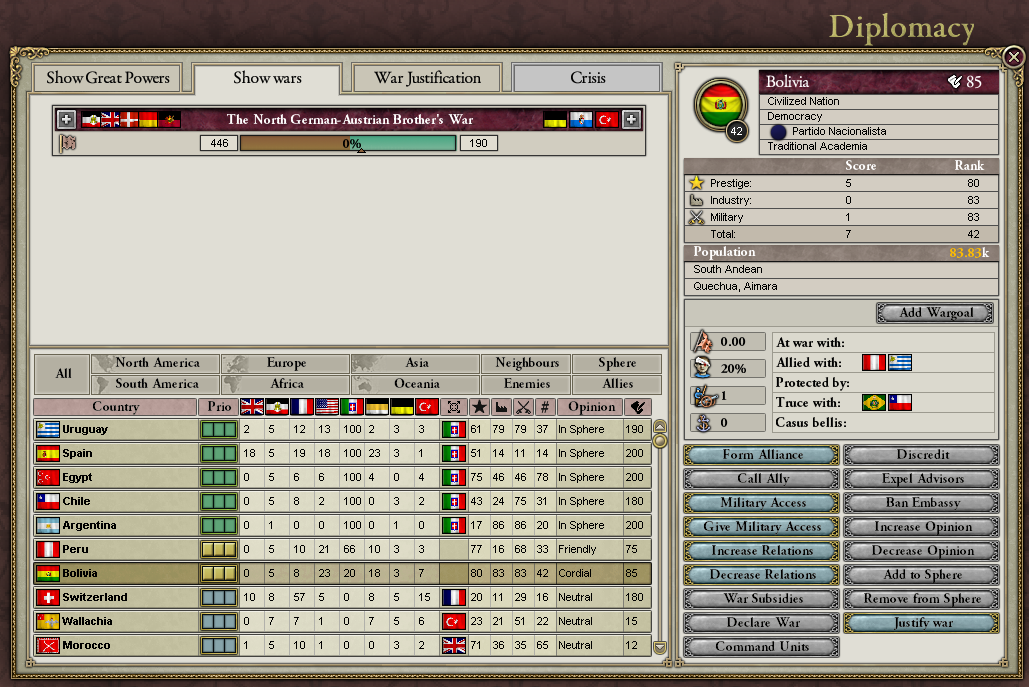Screen dimensions: 1029x687
Task: Select the All countries filter
Action: coord(63,374)
